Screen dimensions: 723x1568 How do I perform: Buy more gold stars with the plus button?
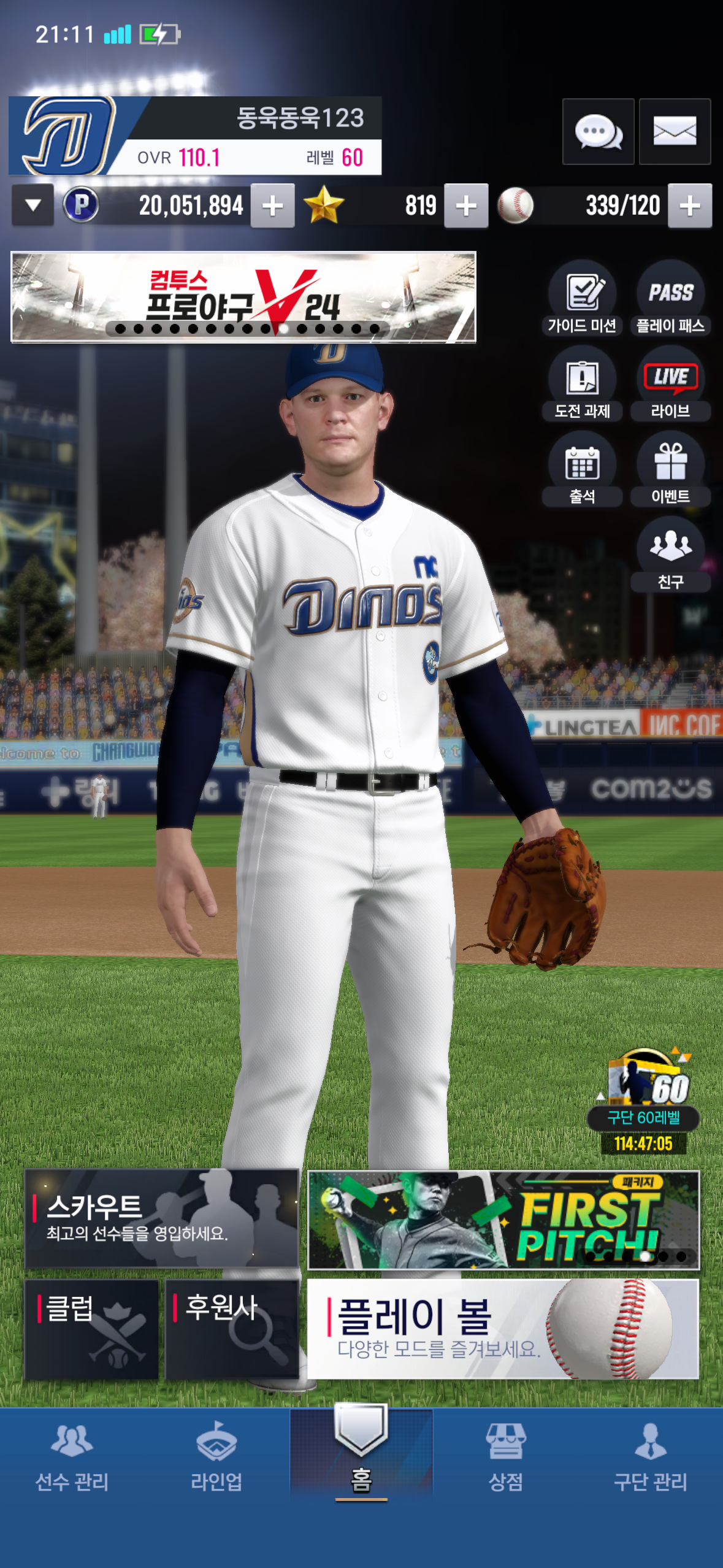466,206
